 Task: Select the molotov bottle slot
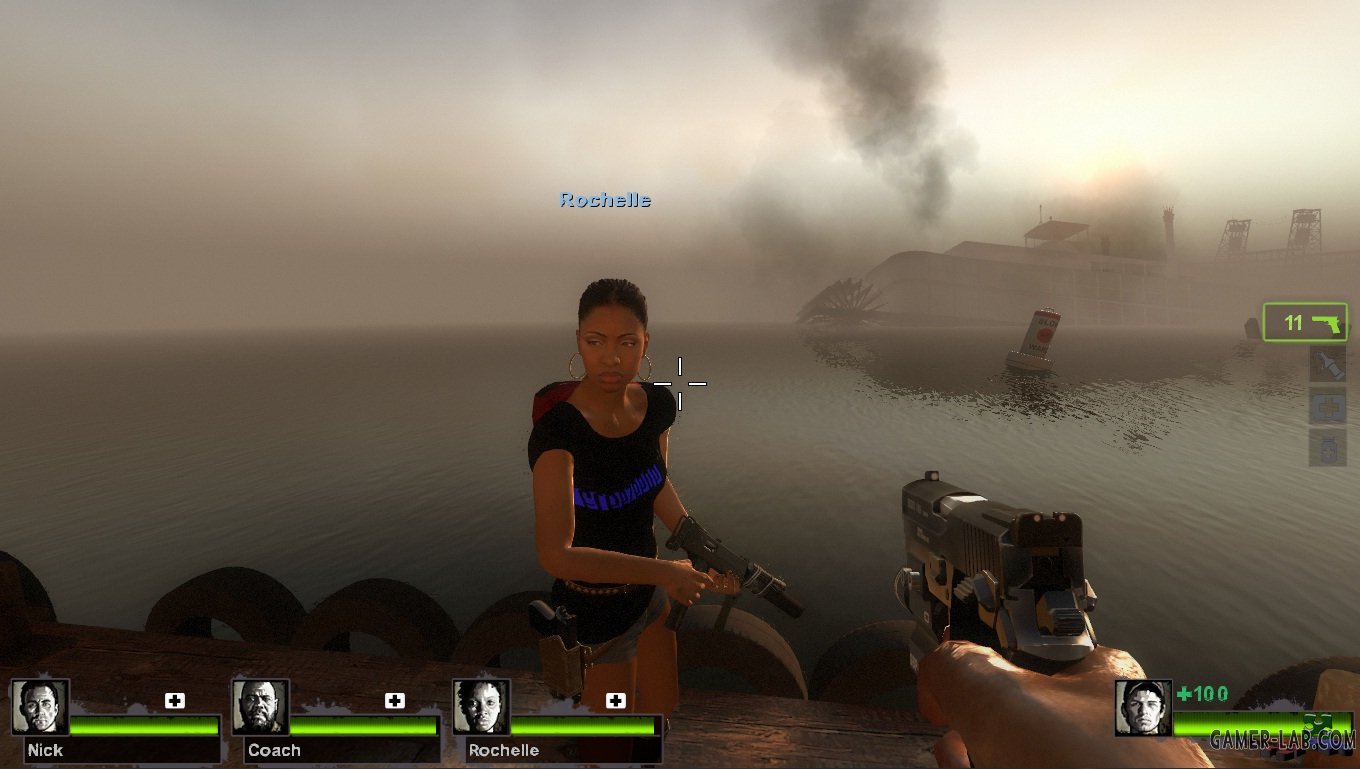tap(1328, 365)
